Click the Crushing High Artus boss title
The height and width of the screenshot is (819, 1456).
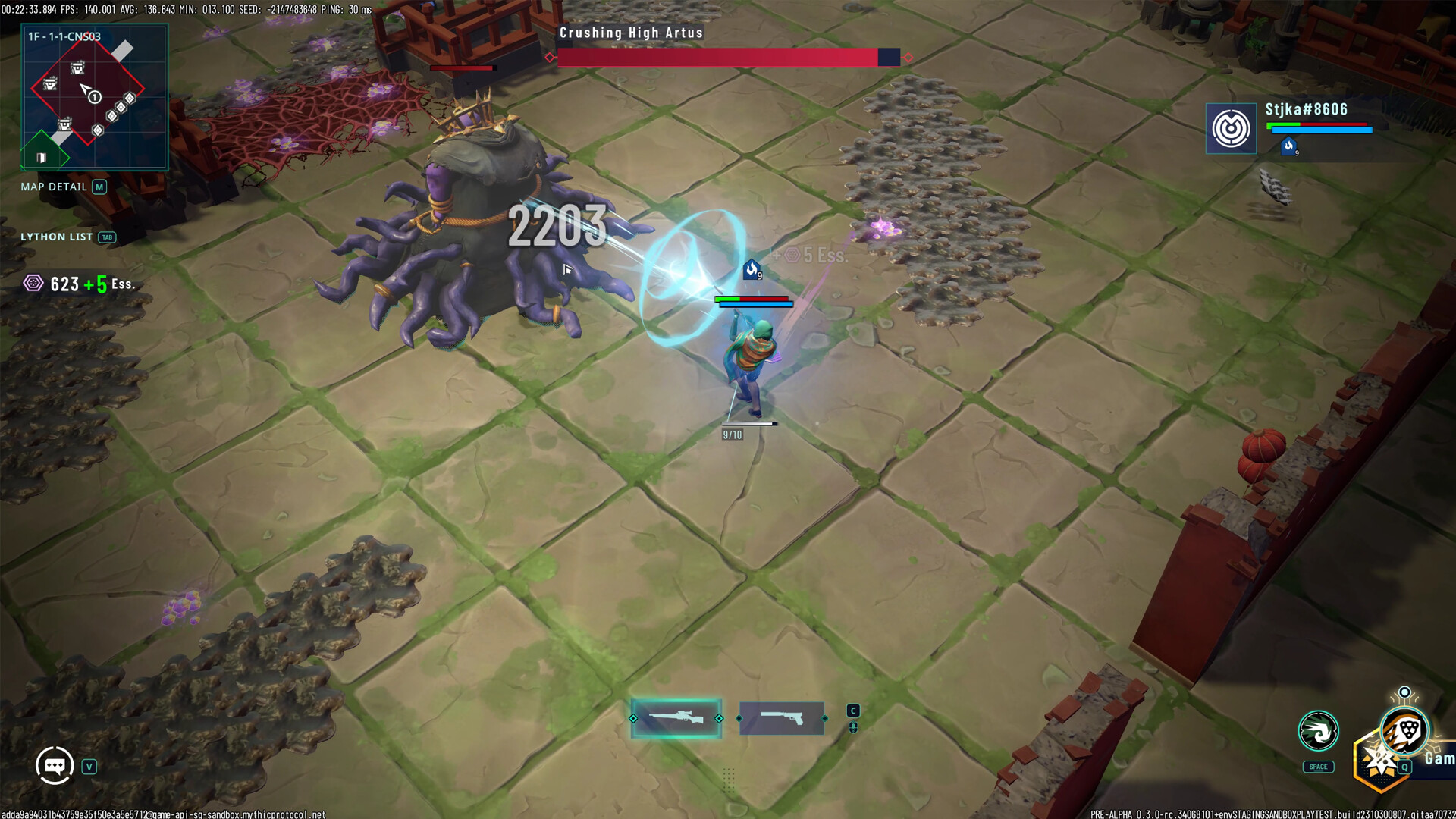629,33
